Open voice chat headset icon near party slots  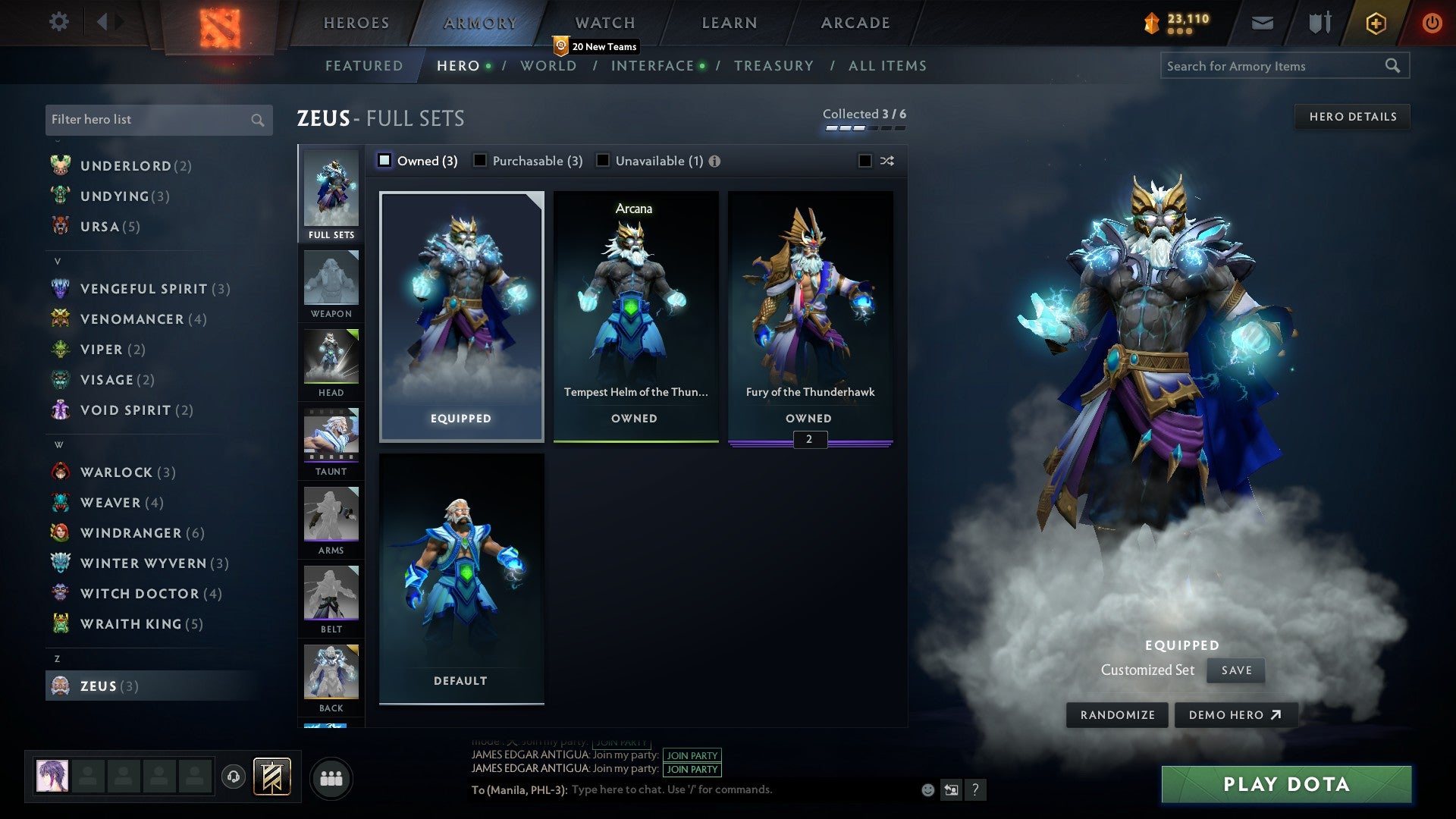tap(233, 777)
